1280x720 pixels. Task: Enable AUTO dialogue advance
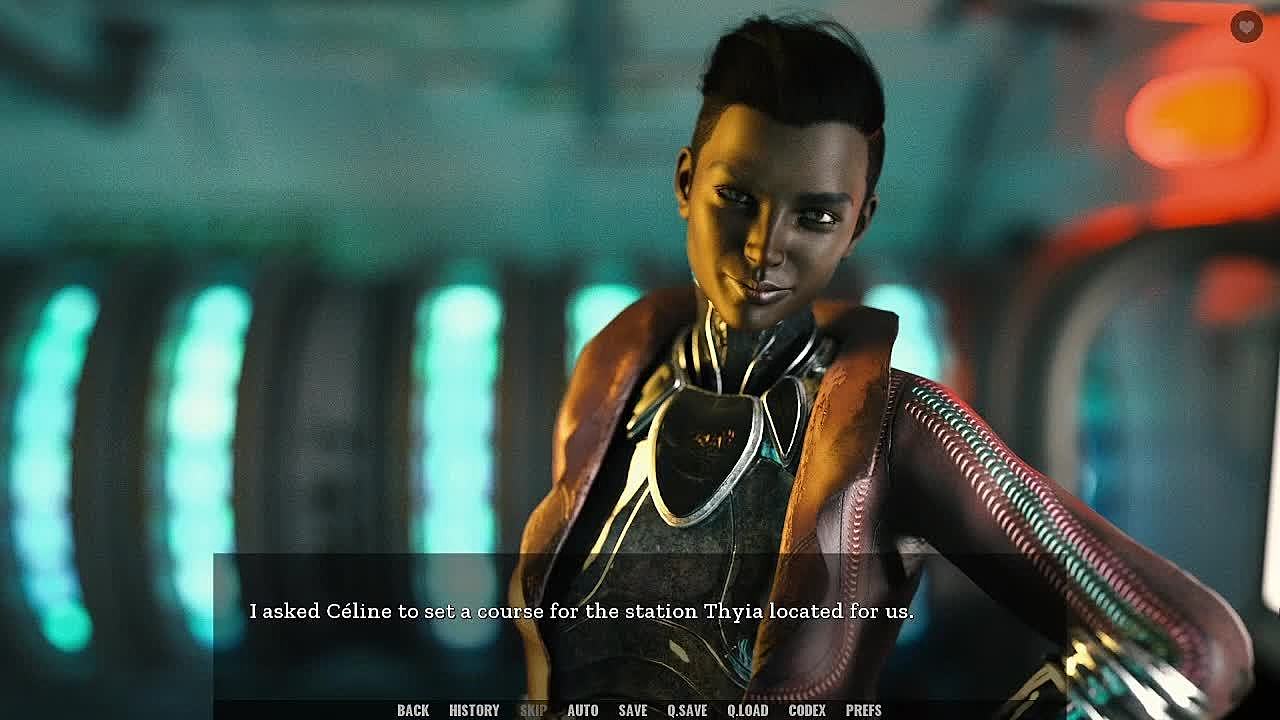[x=582, y=710]
